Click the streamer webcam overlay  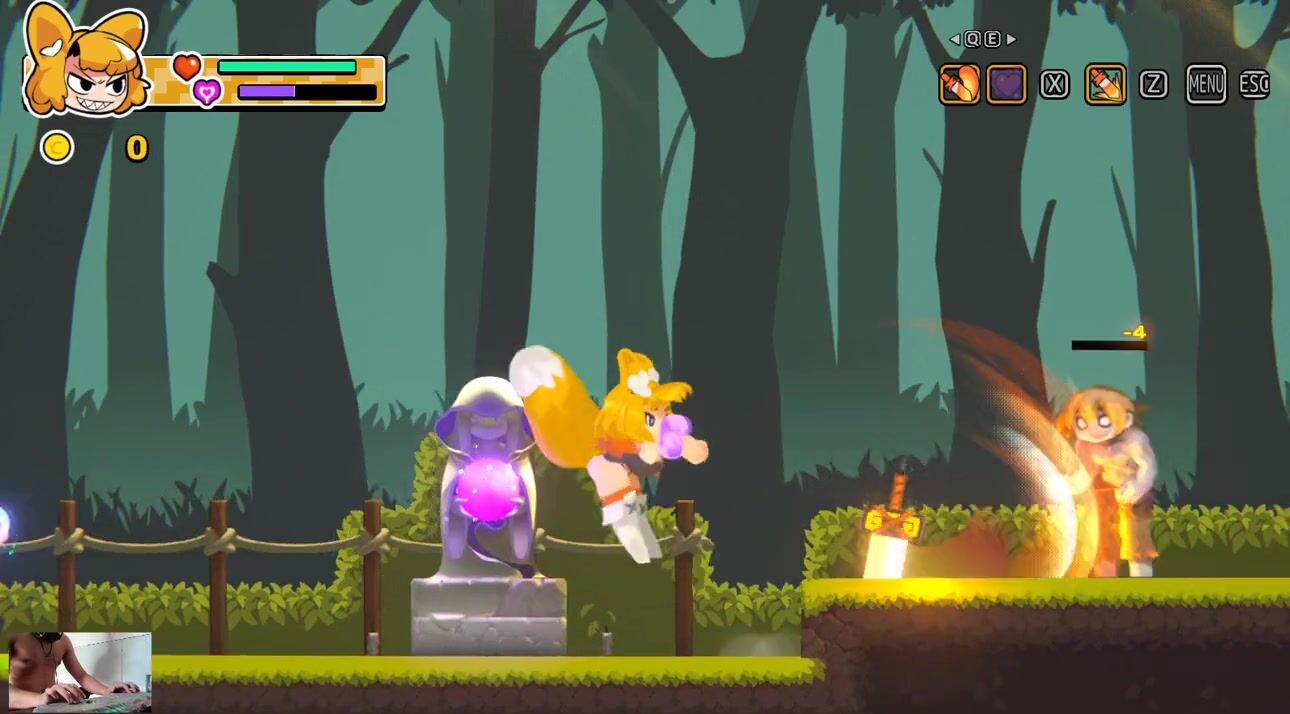point(79,671)
